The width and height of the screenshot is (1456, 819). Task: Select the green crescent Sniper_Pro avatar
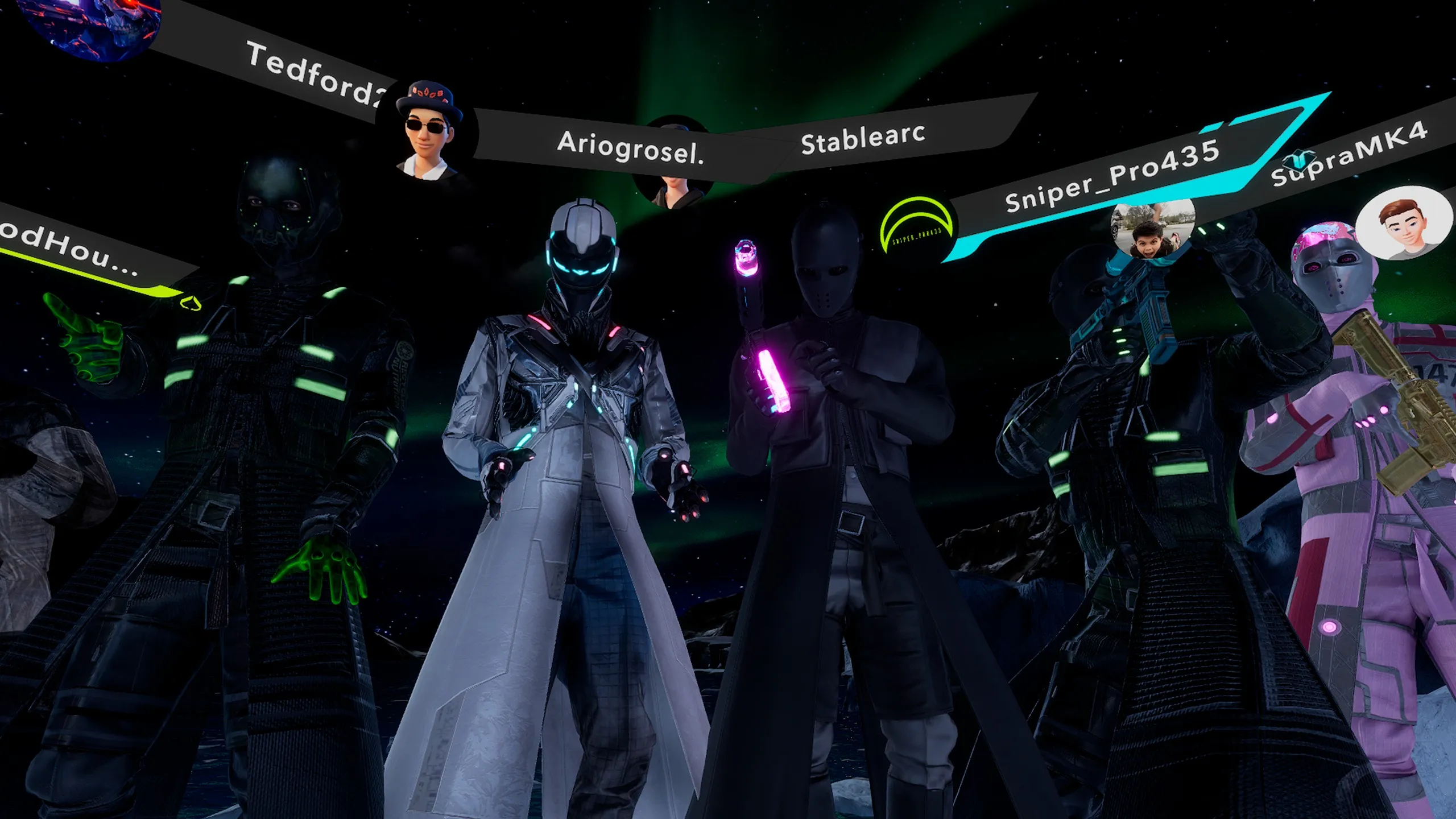pos(916,229)
